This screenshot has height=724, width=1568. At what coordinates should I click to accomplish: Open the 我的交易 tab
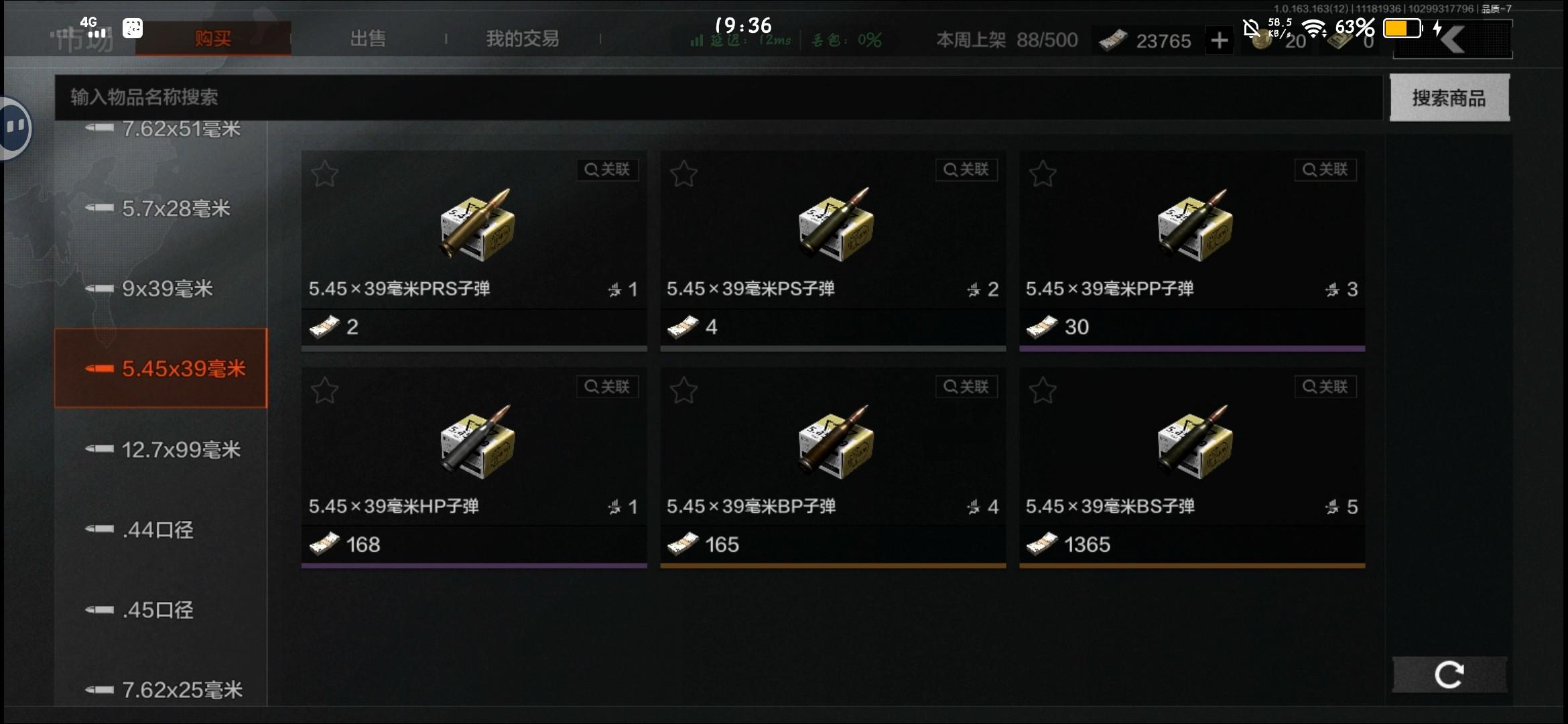tap(523, 38)
